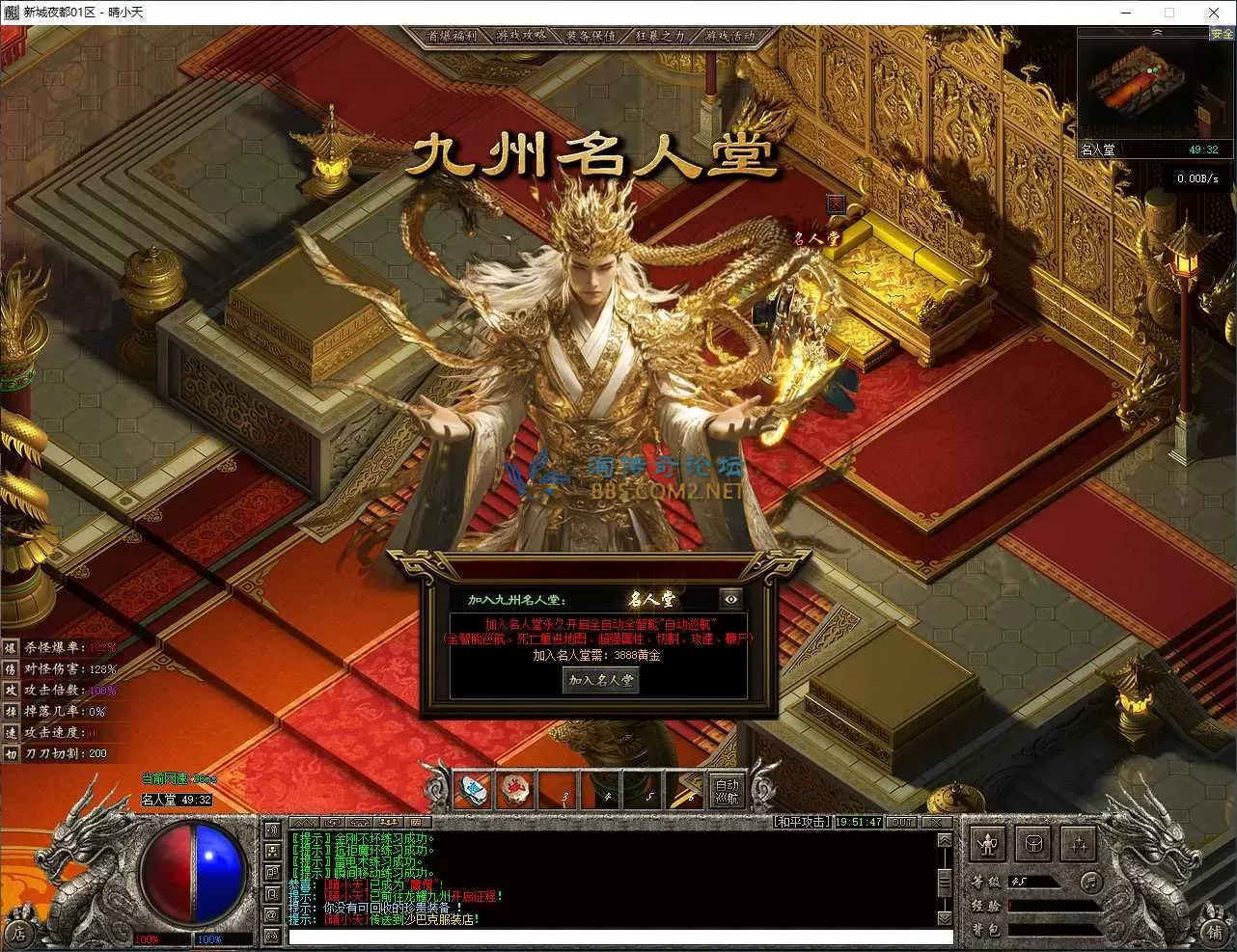Open the 铺 shop icon at bottom-right corner
This screenshot has width=1237, height=952.
(x=1215, y=932)
